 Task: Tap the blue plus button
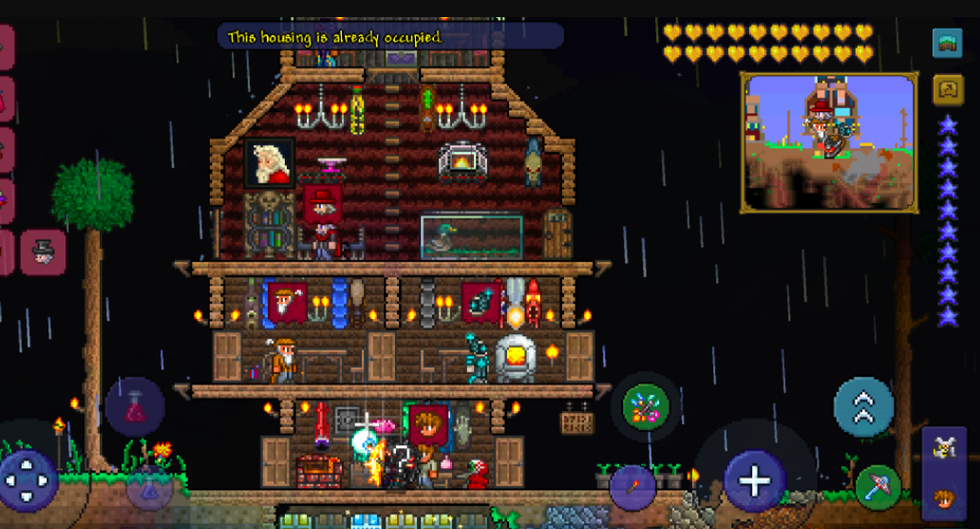pyautogui.click(x=754, y=480)
